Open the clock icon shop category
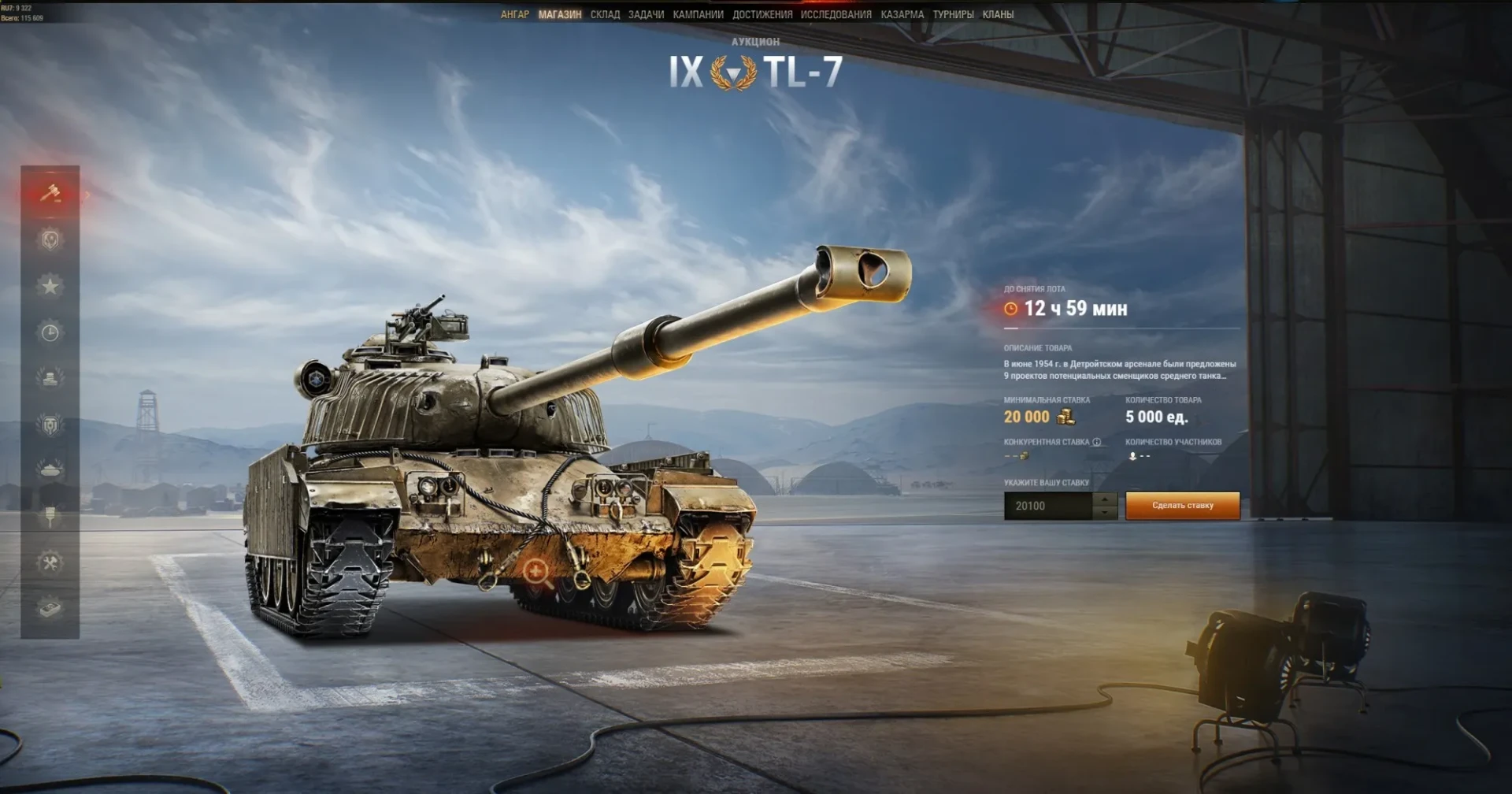This screenshot has width=1512, height=794. pyautogui.click(x=50, y=332)
